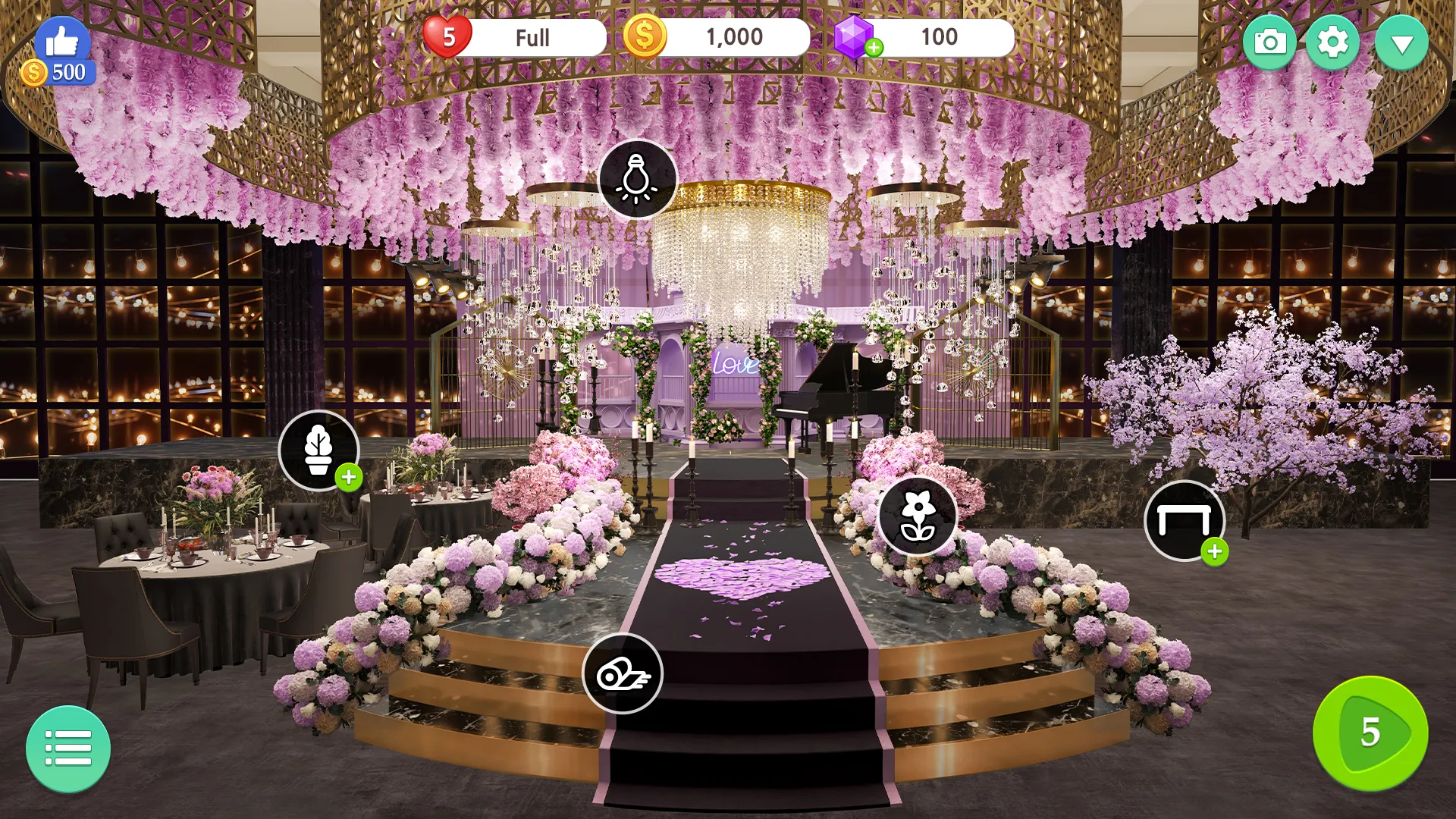1456x819 pixels.
Task: Check the lives meter showing Full
Action: (531, 36)
